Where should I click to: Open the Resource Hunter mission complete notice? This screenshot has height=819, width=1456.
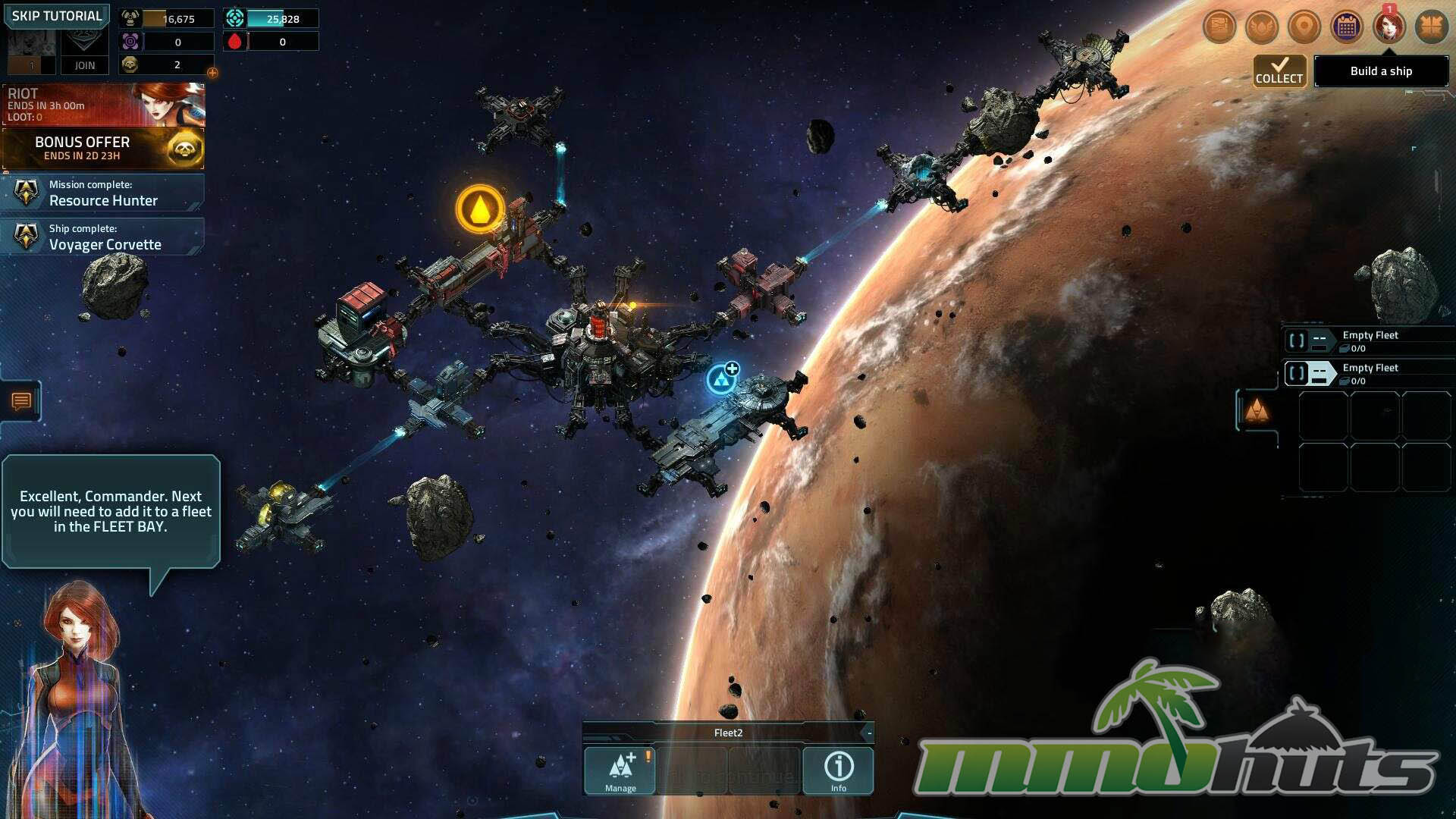point(103,193)
